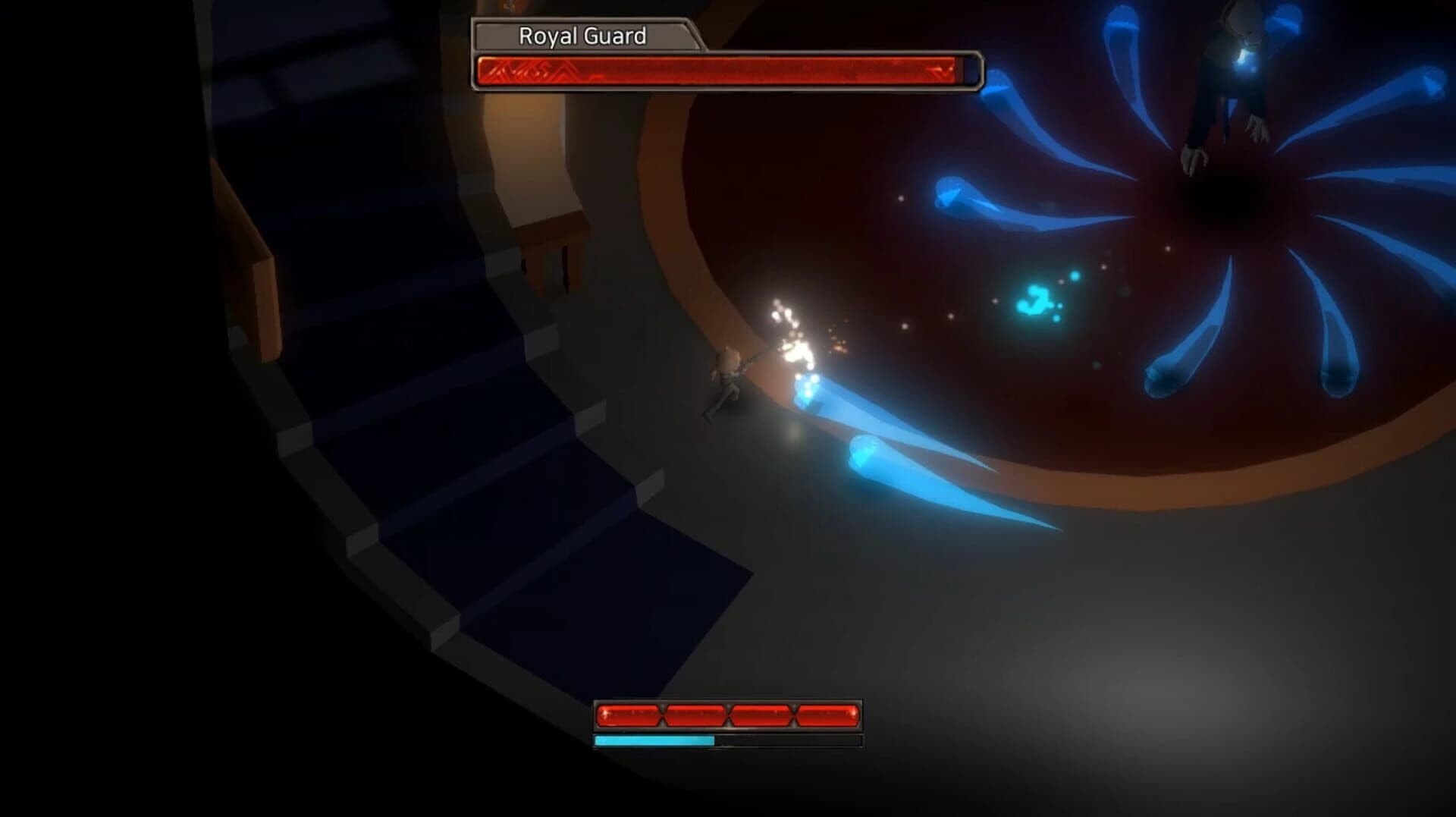The width and height of the screenshot is (1456, 817).
Task: Click the boss health bar frame
Action: point(971,71)
